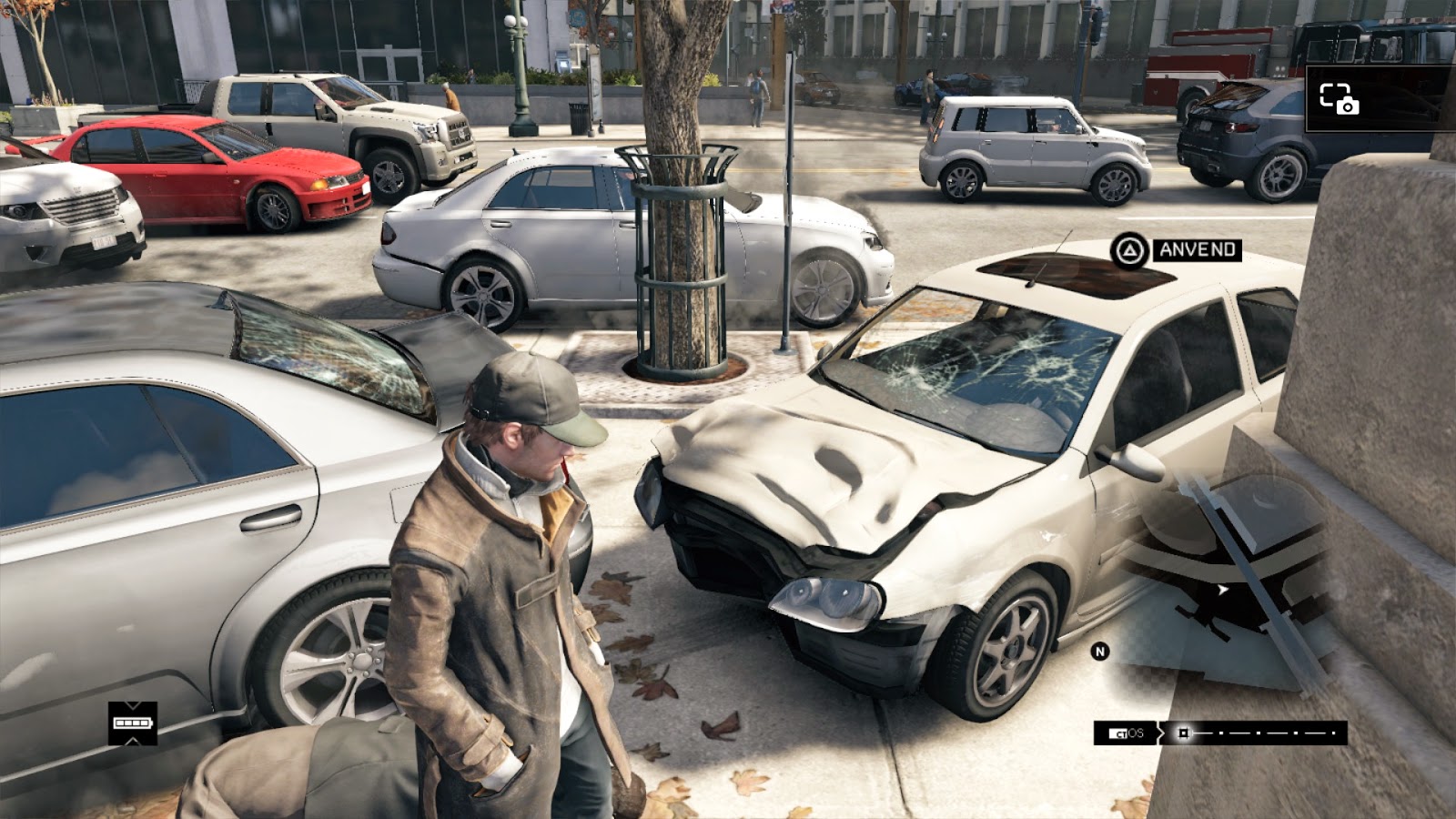Select the phone battery icon
This screenshot has width=1456, height=819.
pos(132,723)
